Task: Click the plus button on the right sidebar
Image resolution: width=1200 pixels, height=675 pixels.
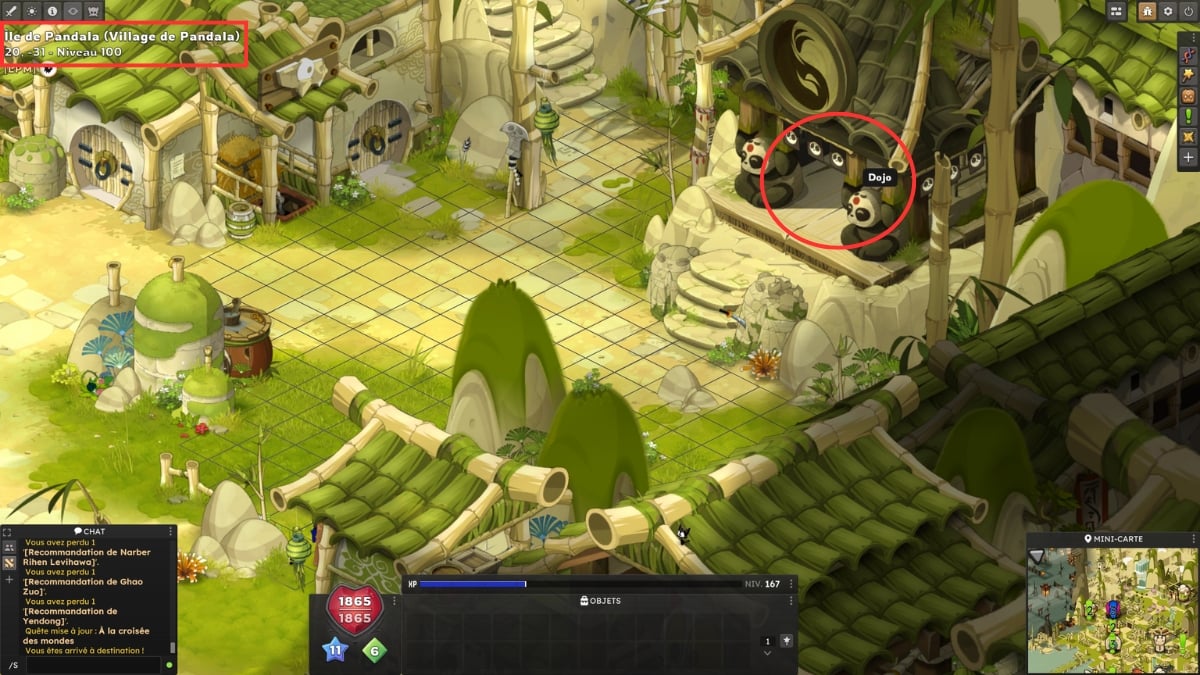Action: (x=1188, y=157)
